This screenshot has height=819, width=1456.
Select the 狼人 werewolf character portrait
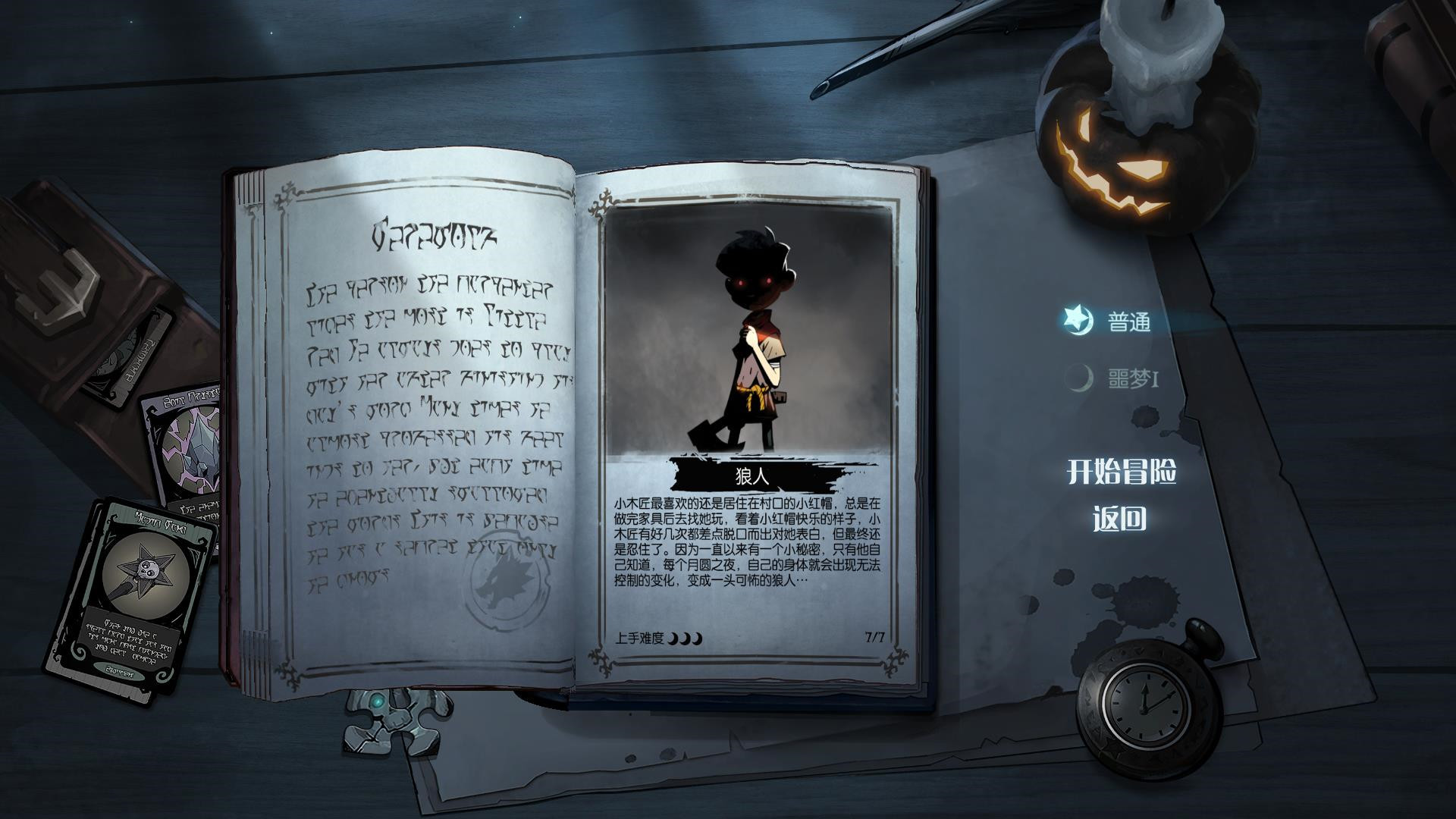click(750, 334)
